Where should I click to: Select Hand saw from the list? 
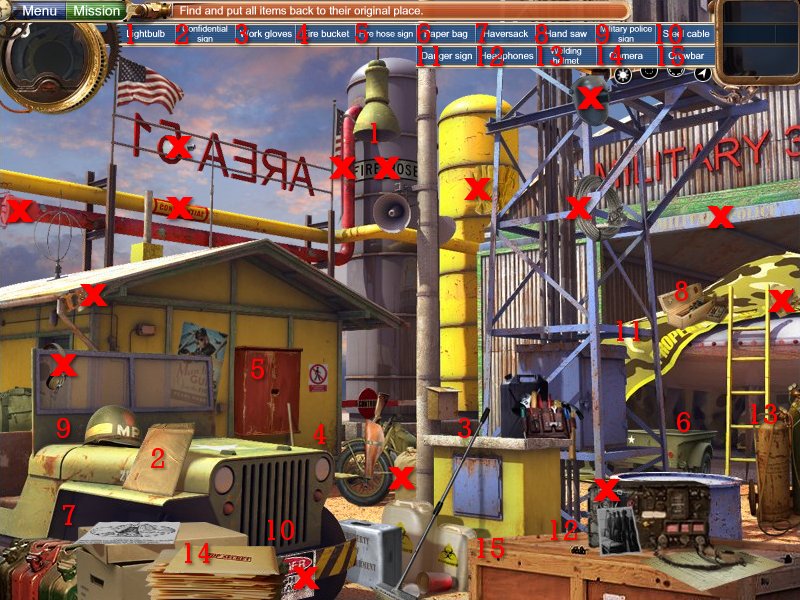(566, 34)
